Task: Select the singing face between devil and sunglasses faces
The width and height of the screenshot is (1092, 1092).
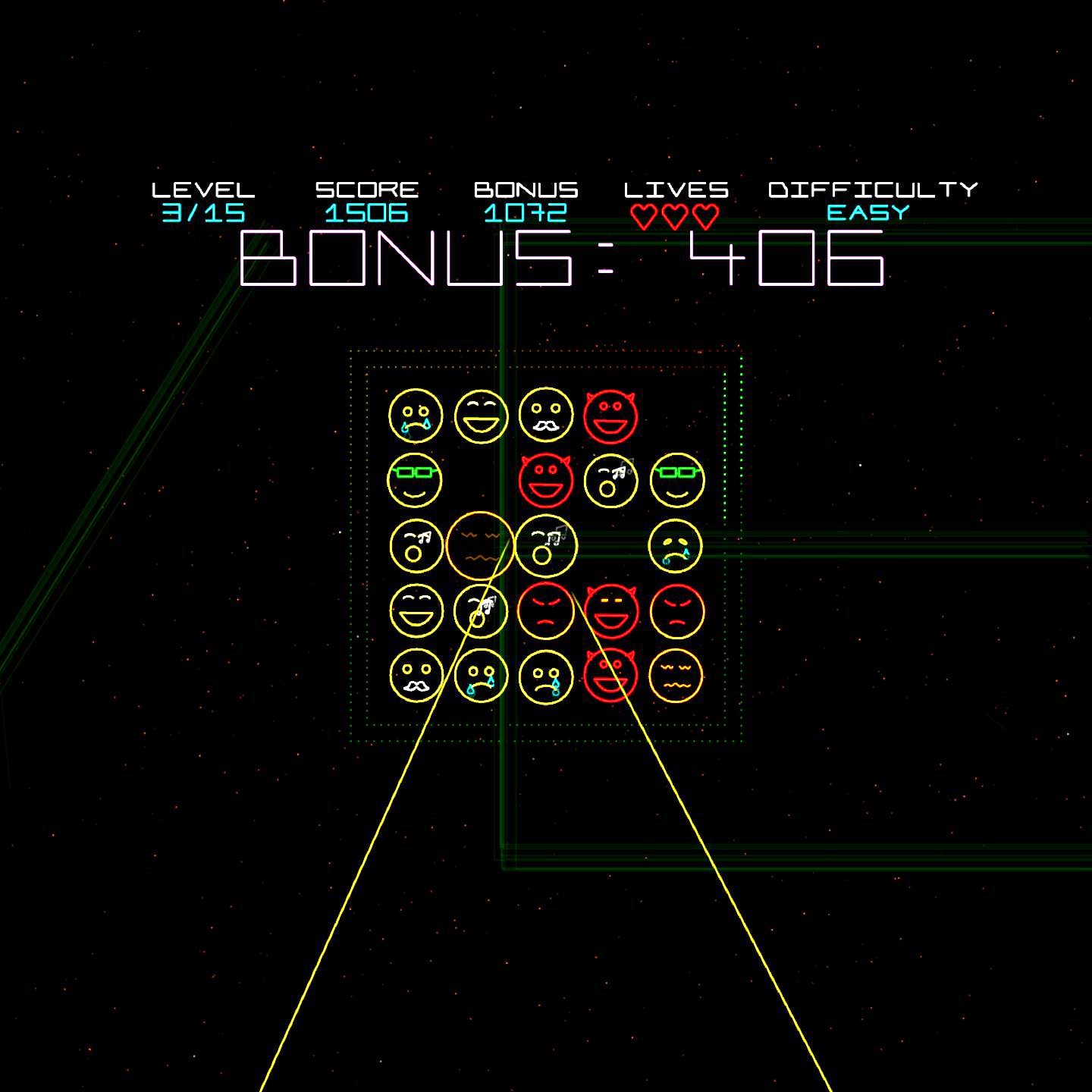Action: [x=610, y=480]
